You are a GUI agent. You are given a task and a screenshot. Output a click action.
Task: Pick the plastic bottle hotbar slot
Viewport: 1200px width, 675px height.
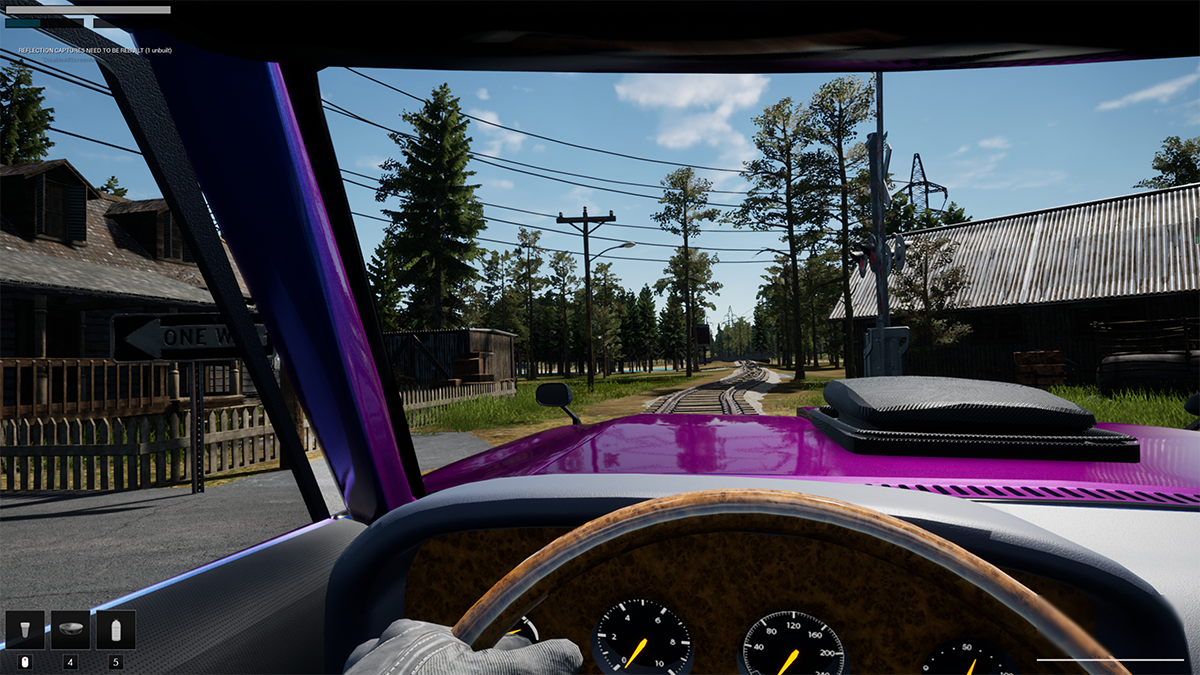(x=116, y=630)
